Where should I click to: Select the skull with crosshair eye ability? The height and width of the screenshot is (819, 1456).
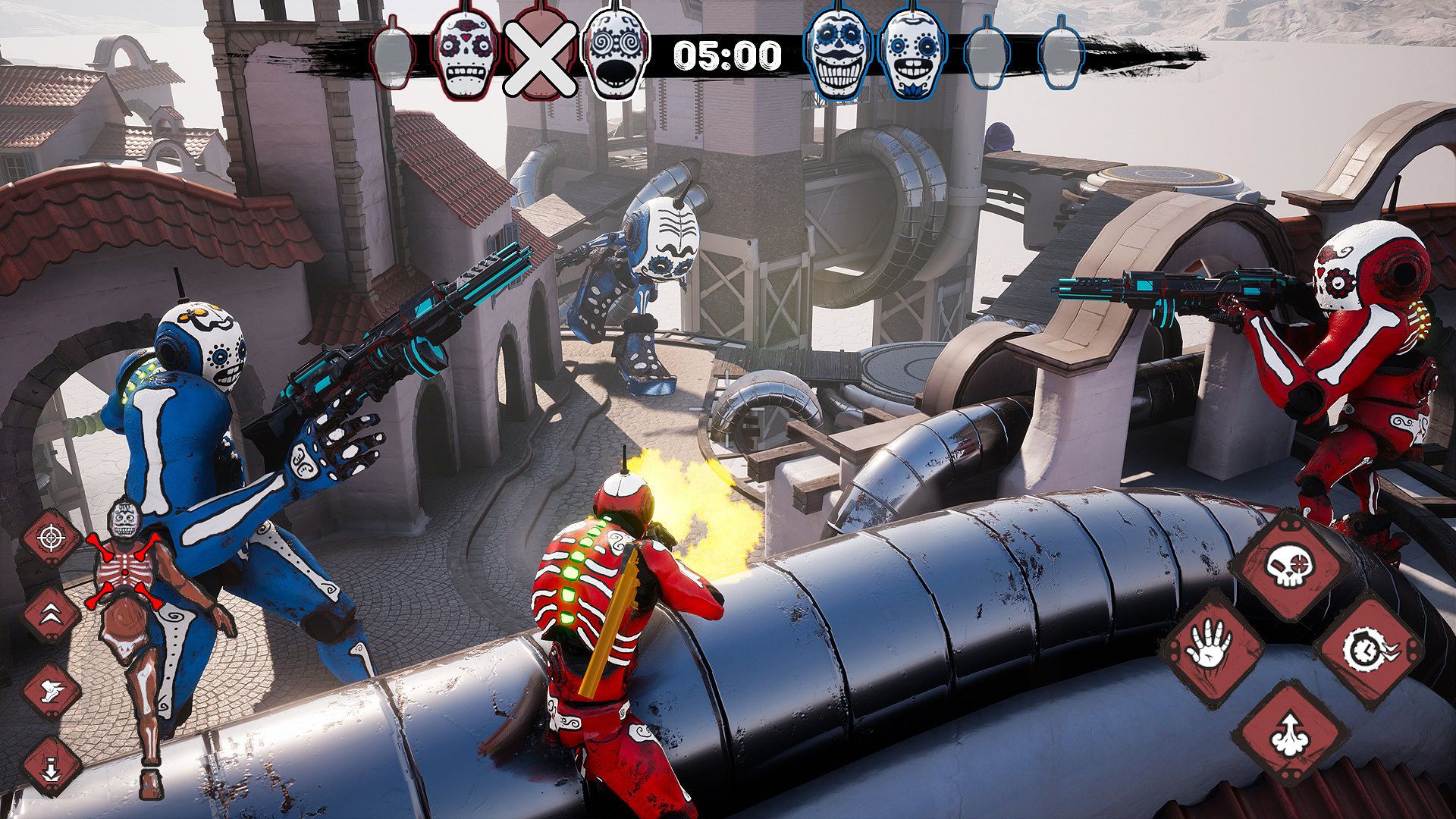(1288, 566)
